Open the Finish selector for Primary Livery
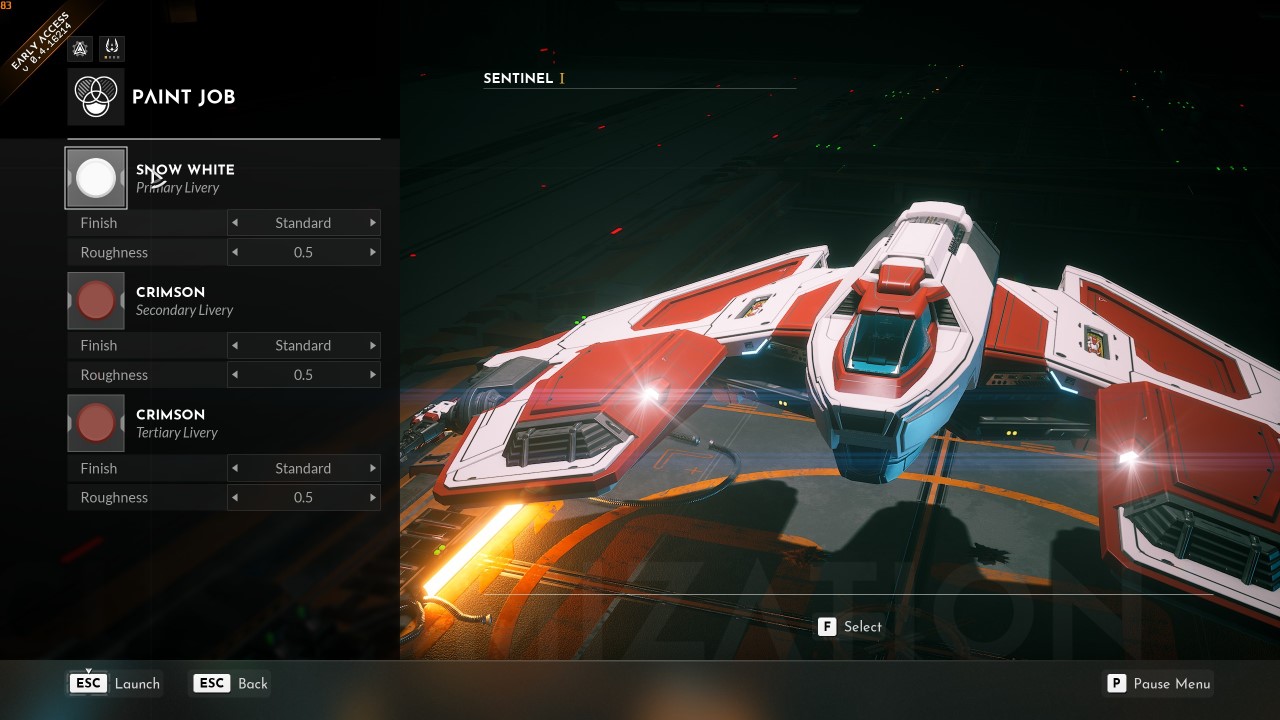1280x720 pixels. pyautogui.click(x=303, y=222)
